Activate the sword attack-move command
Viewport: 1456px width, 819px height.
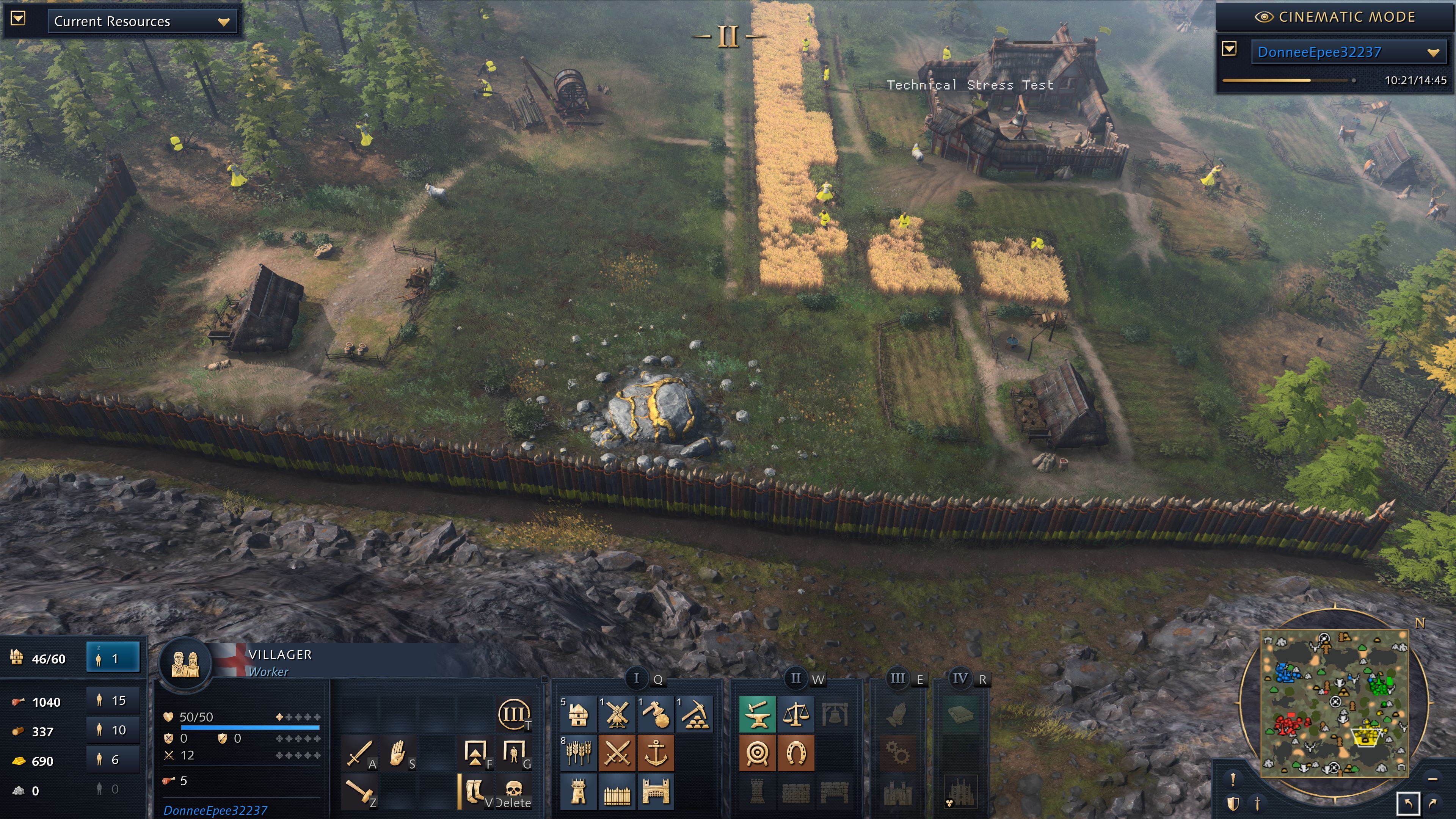[x=358, y=753]
